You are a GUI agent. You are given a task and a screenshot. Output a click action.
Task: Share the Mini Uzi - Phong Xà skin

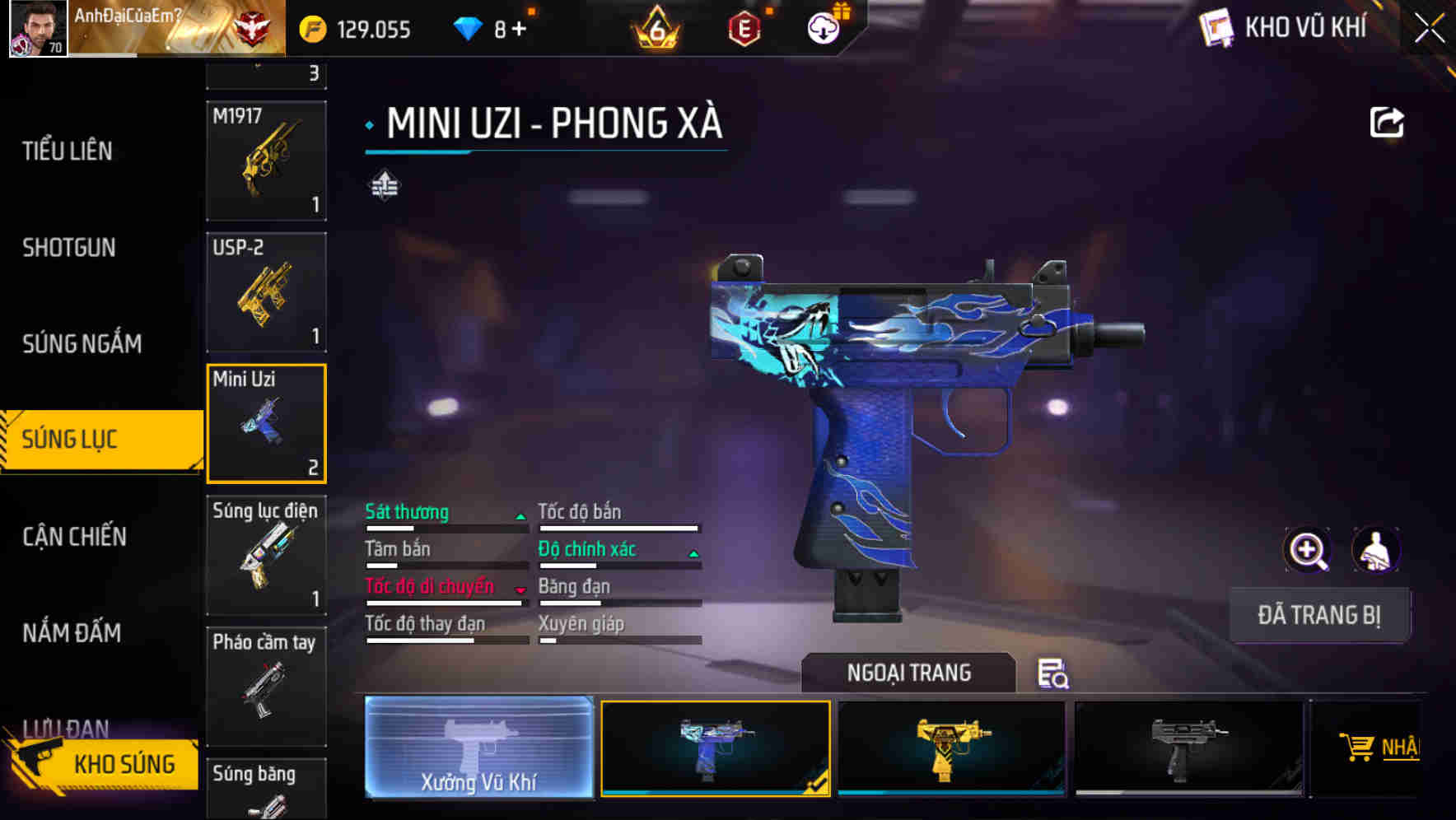coord(1387,122)
